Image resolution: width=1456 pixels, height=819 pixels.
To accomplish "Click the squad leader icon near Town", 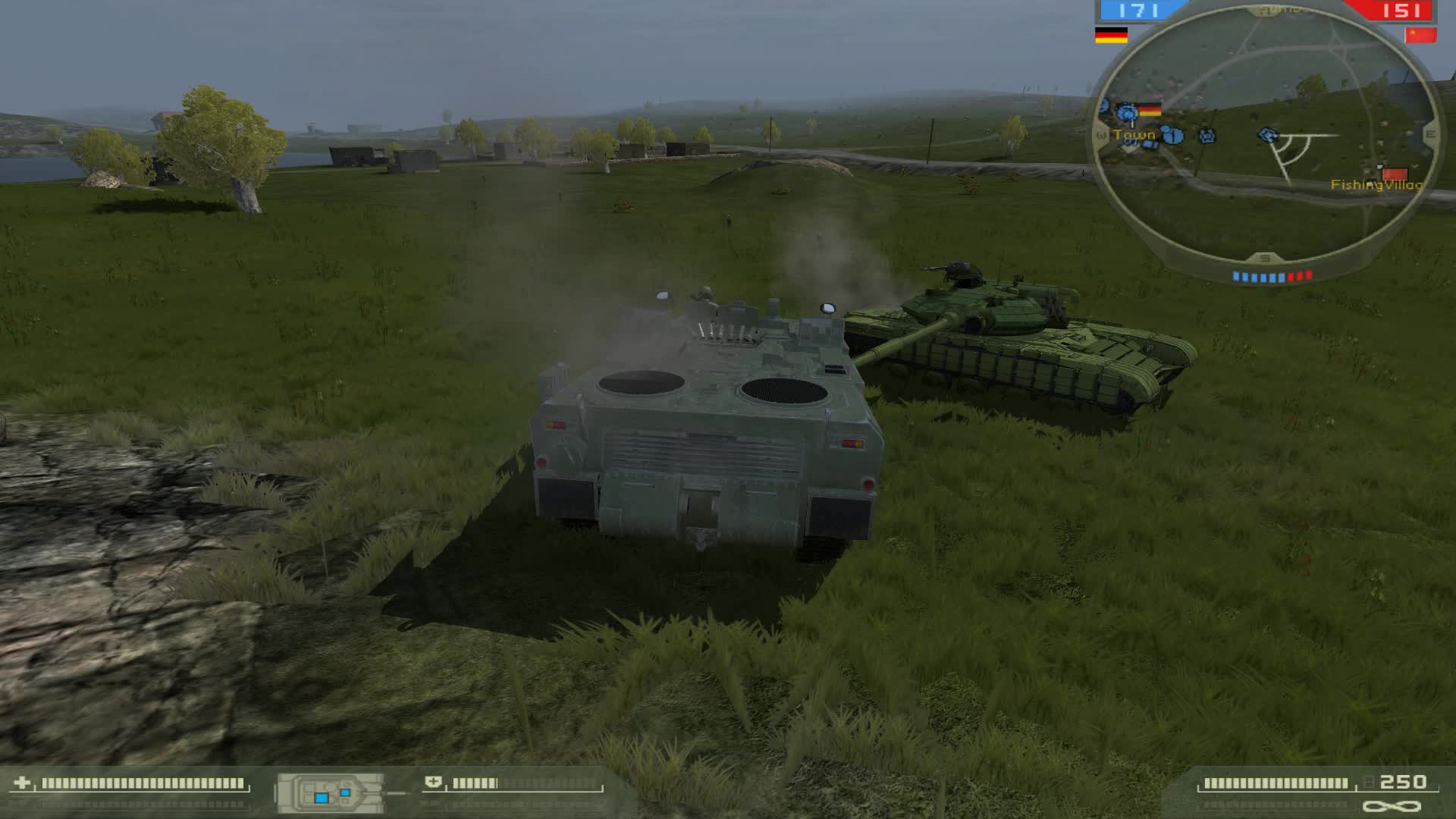I will [x=1174, y=135].
